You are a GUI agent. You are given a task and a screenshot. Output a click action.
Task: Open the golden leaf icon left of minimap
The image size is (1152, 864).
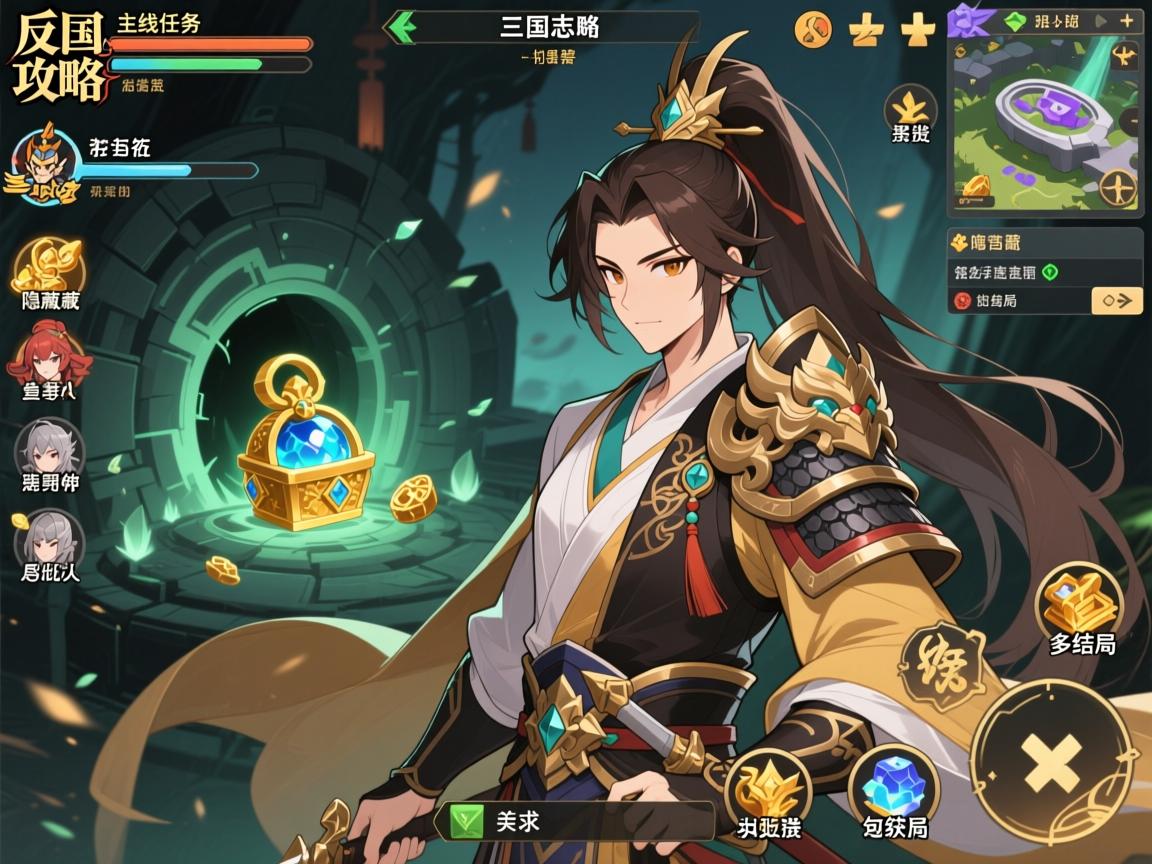click(x=910, y=110)
